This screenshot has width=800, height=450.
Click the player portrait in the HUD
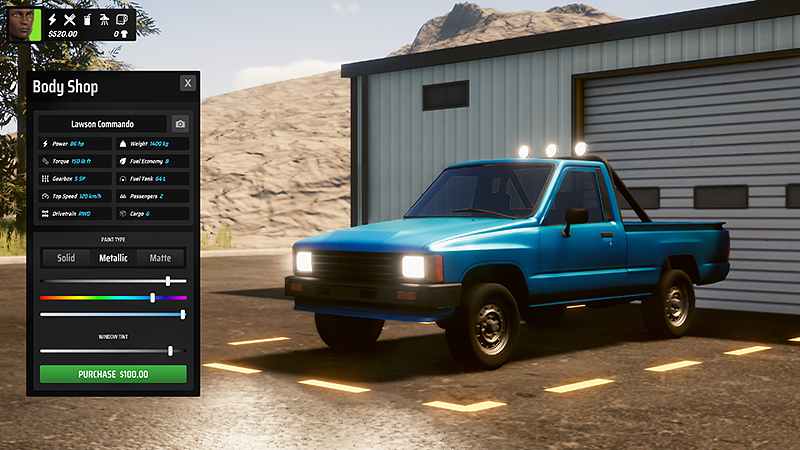(x=21, y=23)
